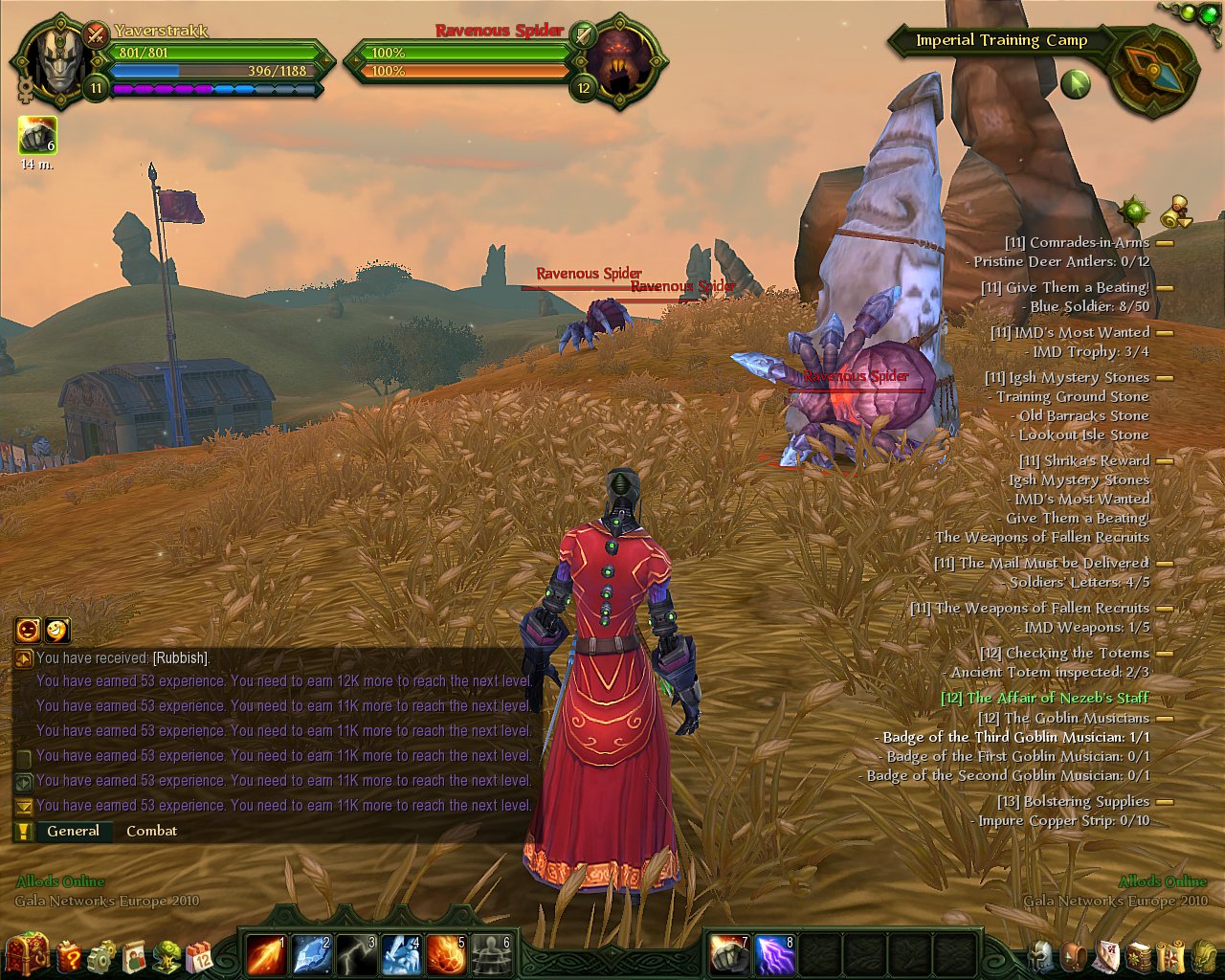Open the character helmet menu
The height and width of the screenshot is (980, 1225).
(x=1041, y=955)
